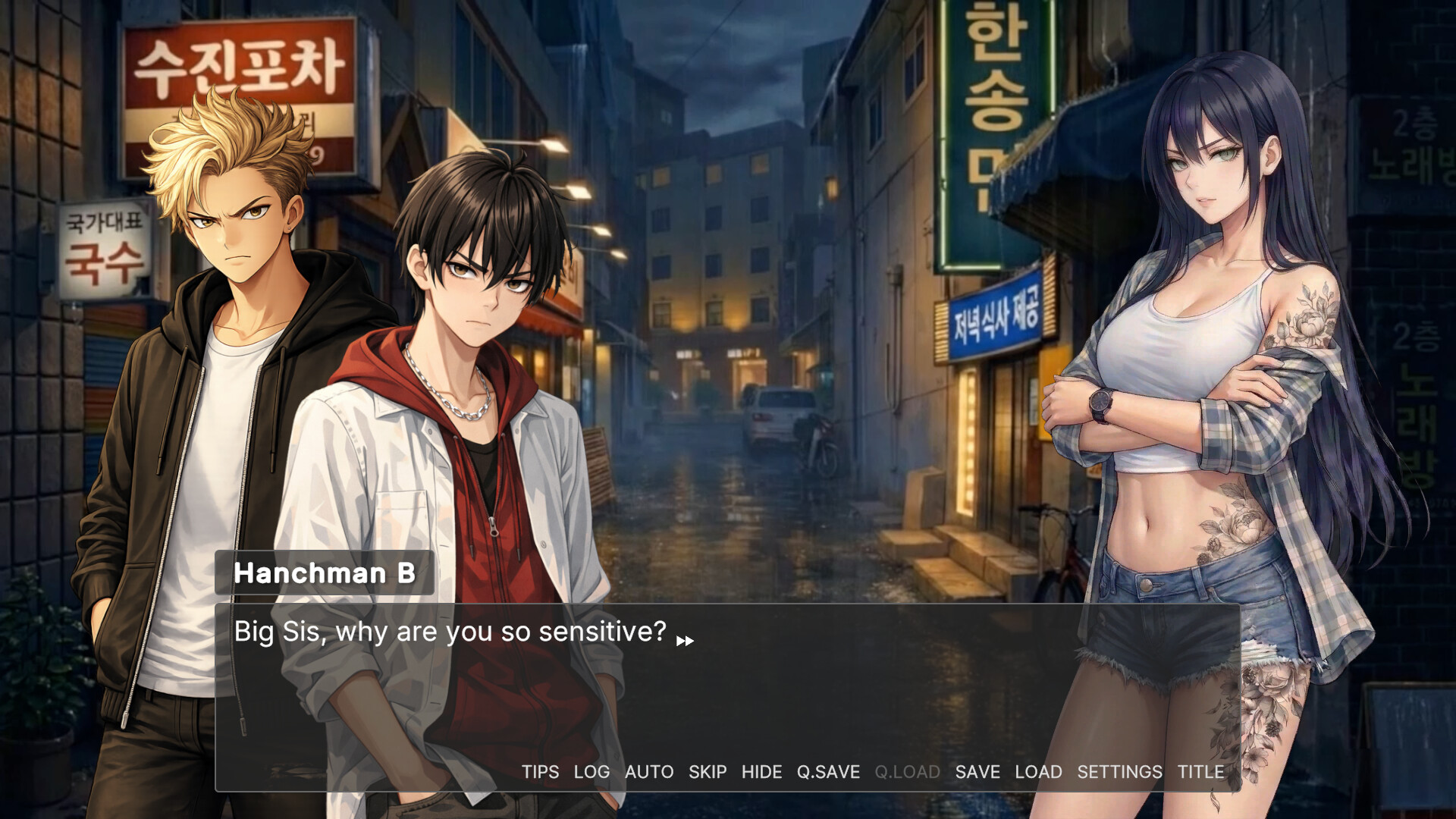Image resolution: width=1456 pixels, height=819 pixels.
Task: Click the Hanchman B name plate
Action: pyautogui.click(x=325, y=574)
